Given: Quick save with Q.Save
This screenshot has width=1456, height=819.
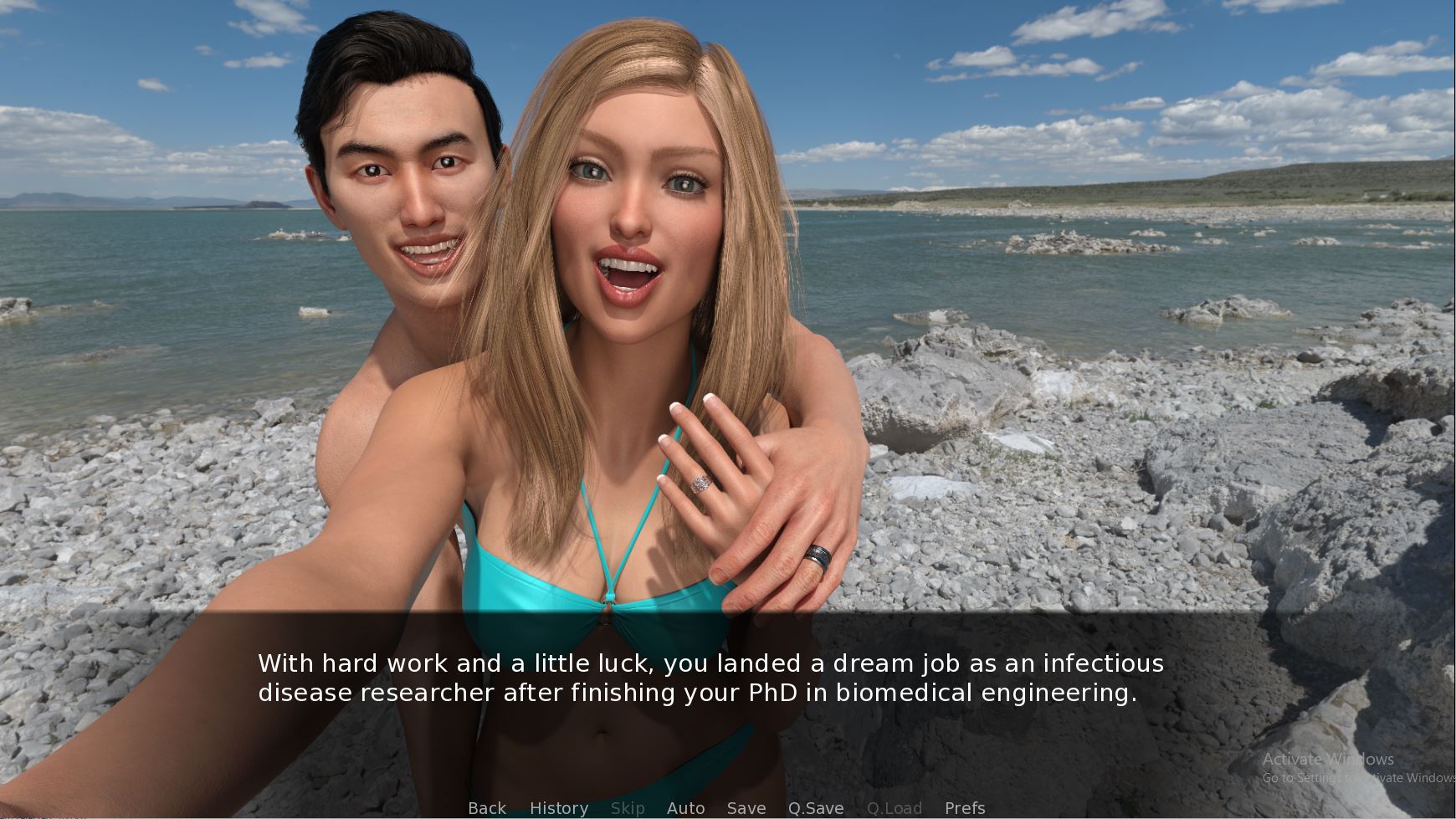Looking at the screenshot, I should 816,808.
